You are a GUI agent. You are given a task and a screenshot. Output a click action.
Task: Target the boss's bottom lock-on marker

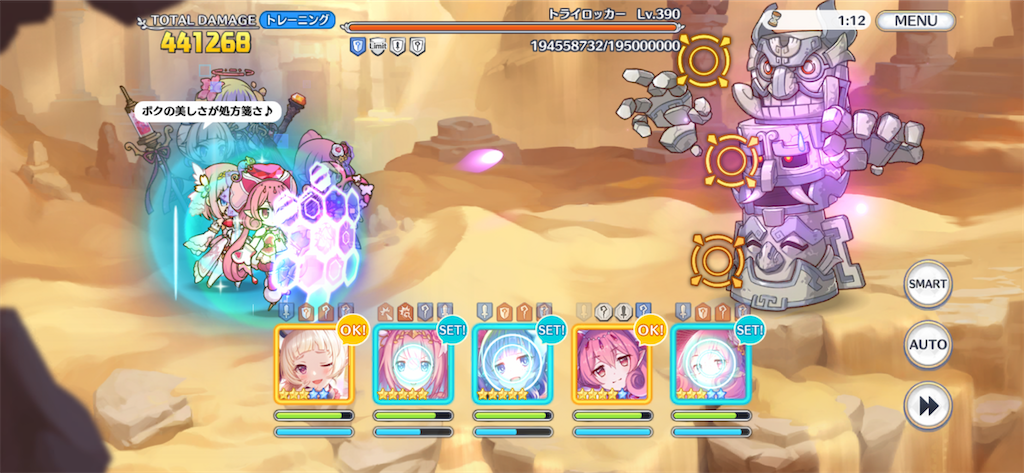coord(716,260)
